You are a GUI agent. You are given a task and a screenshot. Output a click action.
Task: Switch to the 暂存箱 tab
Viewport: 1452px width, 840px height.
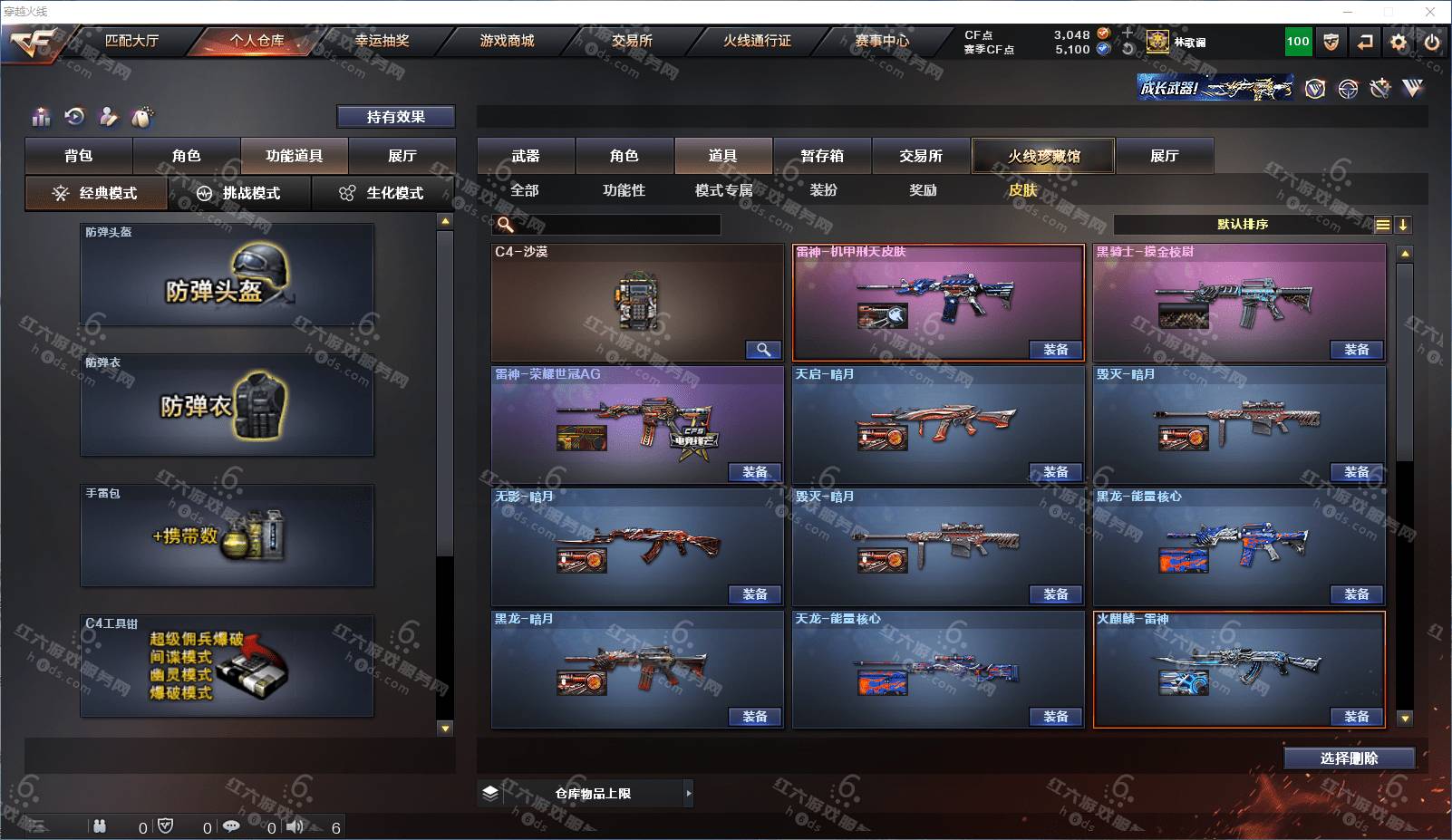click(x=822, y=156)
